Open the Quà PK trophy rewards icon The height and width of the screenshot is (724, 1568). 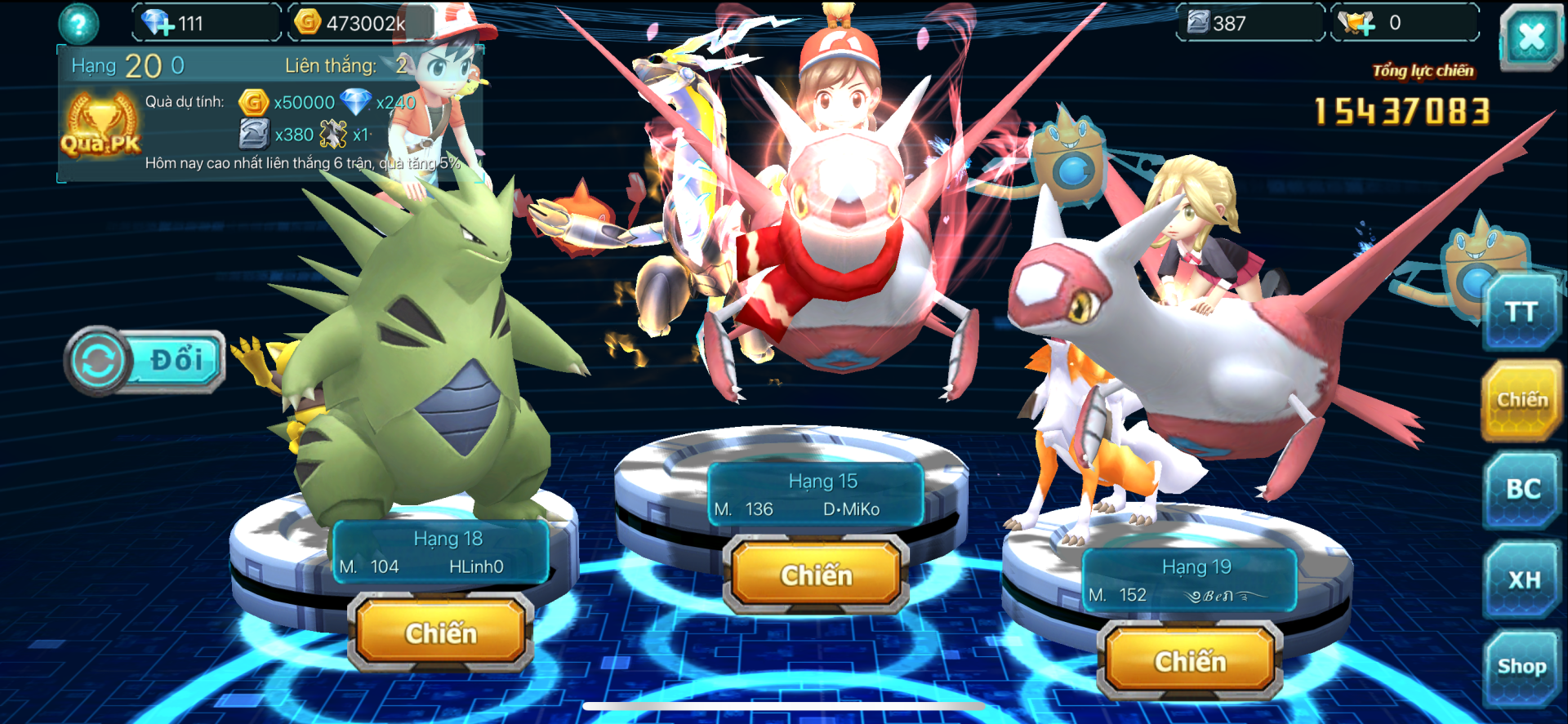[100, 125]
